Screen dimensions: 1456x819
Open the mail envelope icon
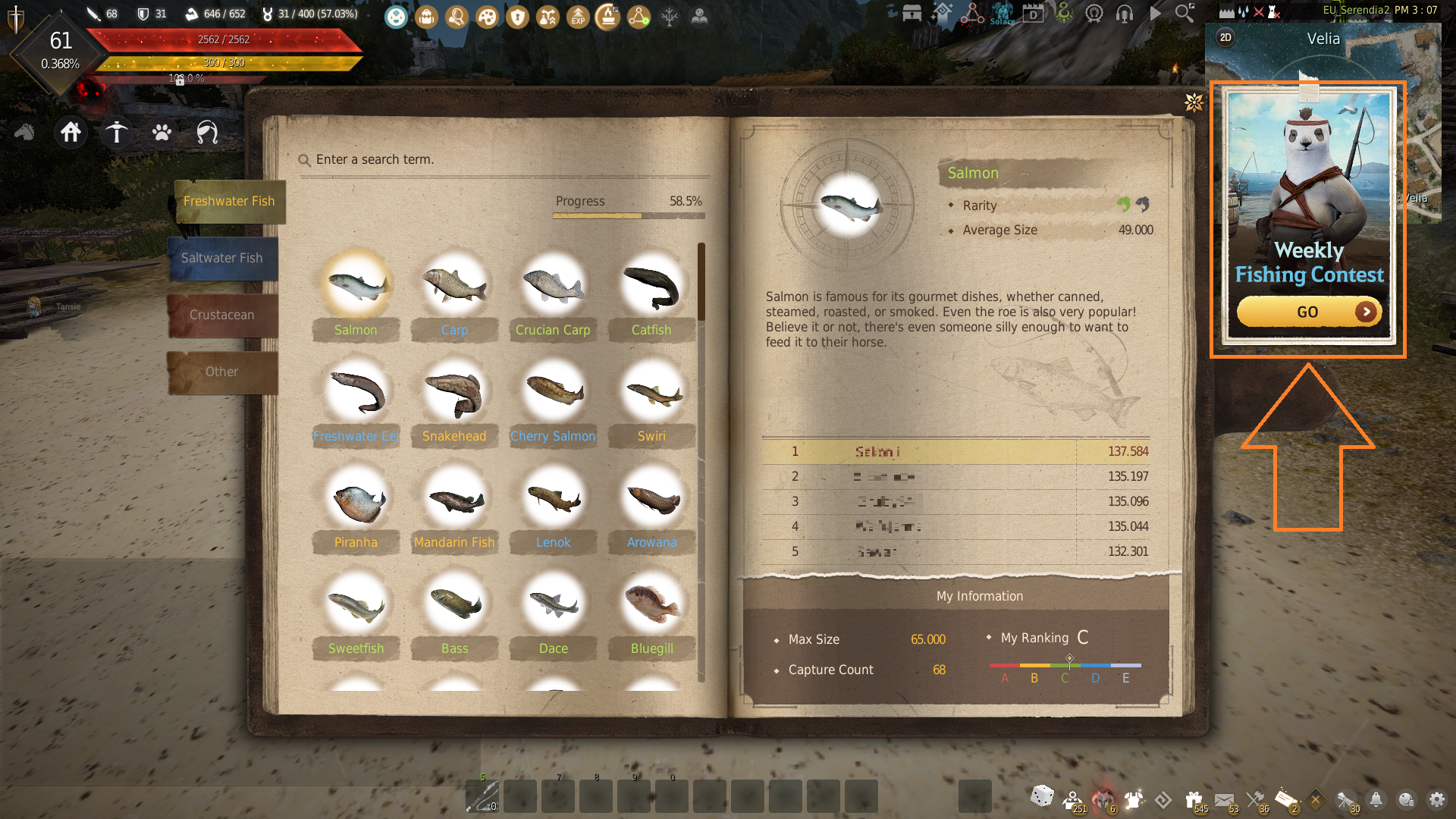pyautogui.click(x=1224, y=799)
